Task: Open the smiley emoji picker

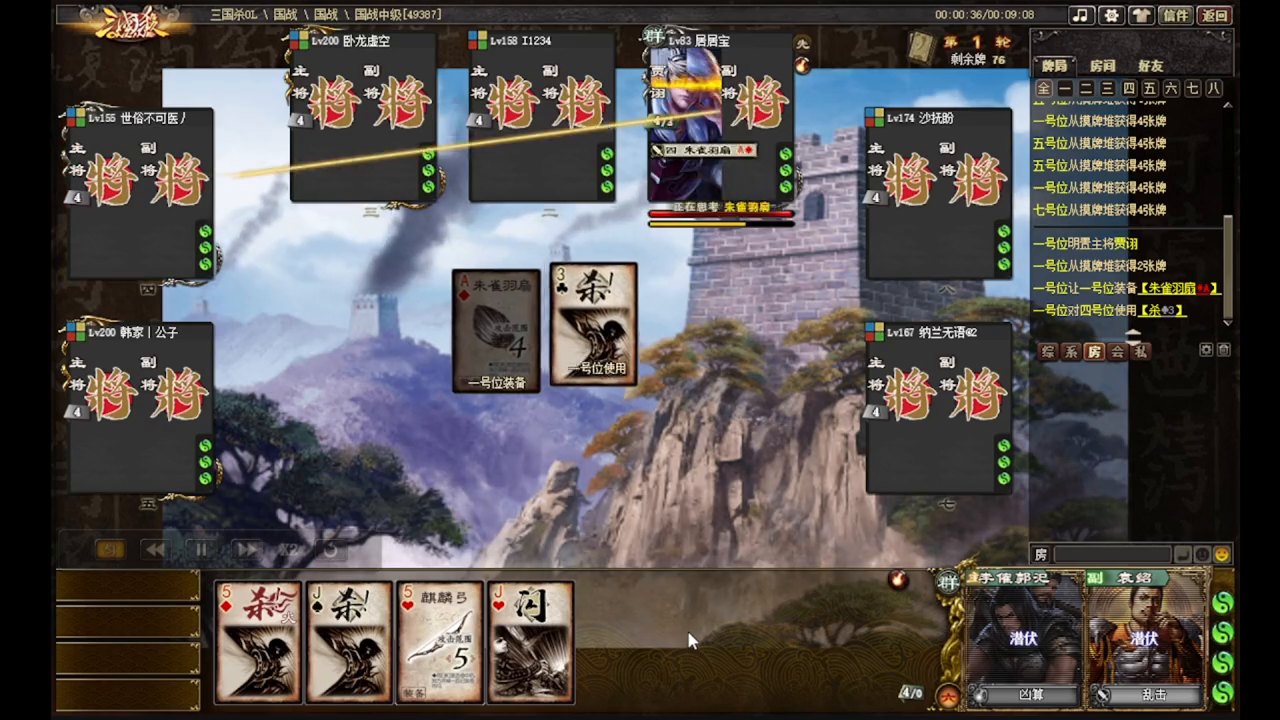Action: click(1221, 554)
